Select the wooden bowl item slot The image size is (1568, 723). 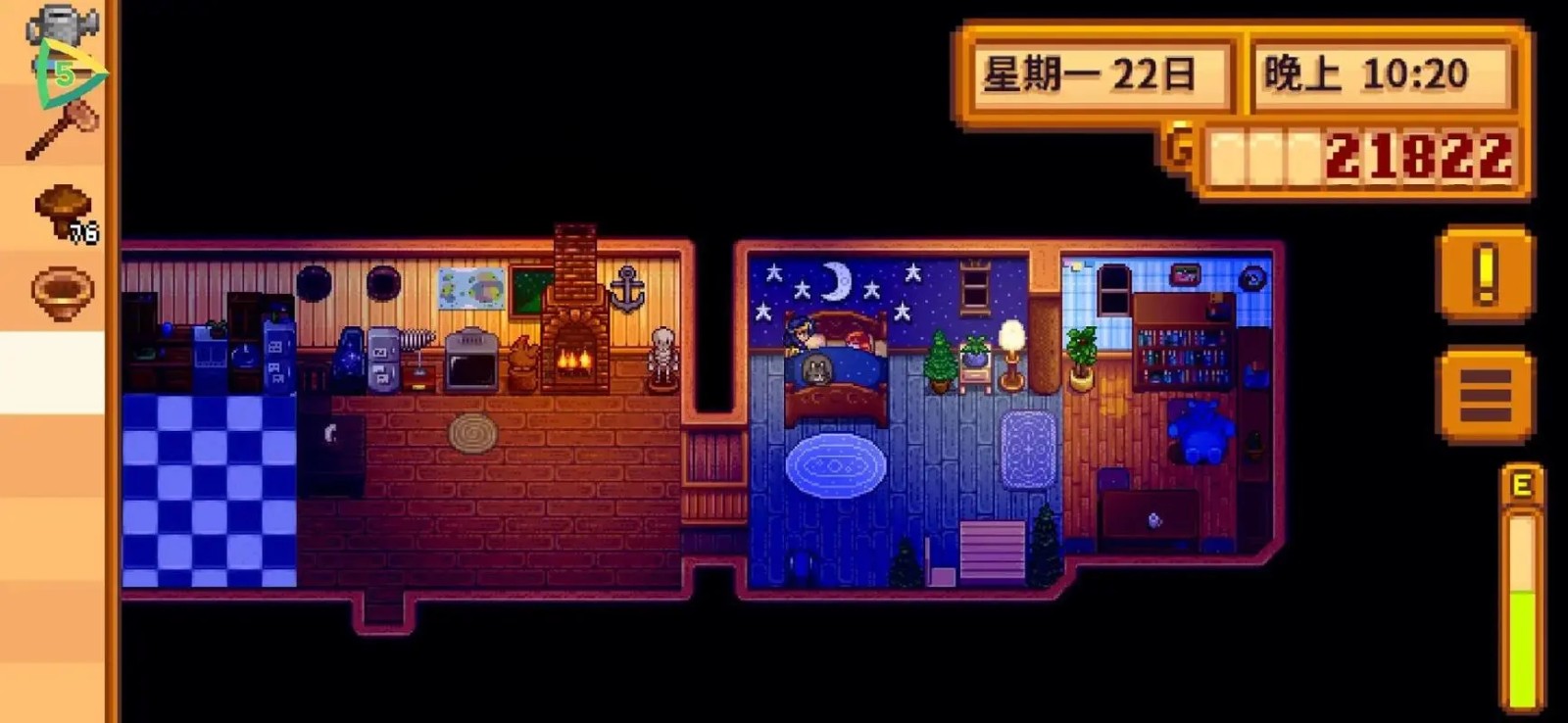click(x=61, y=286)
